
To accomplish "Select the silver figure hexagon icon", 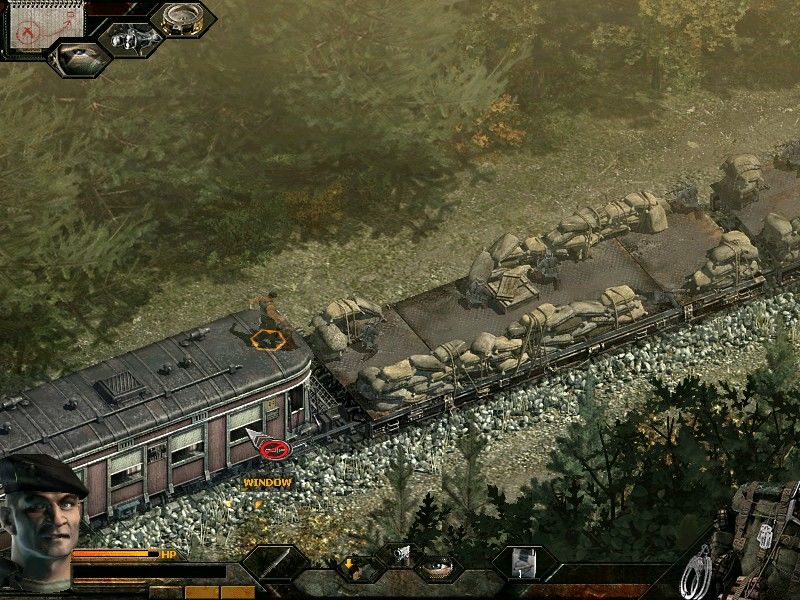I will pos(130,39).
